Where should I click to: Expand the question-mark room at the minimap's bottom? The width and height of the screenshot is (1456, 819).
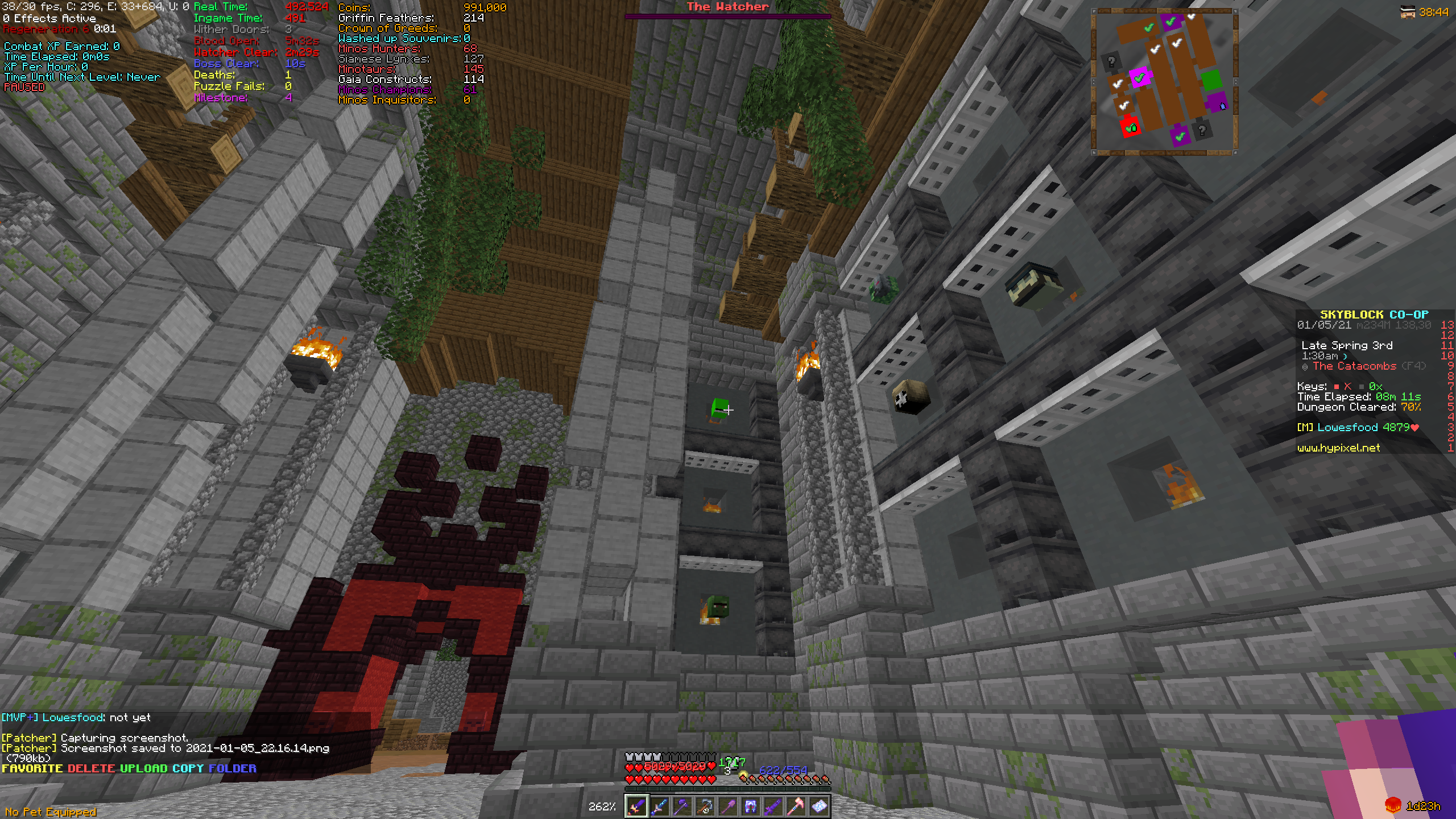[x=1202, y=131]
